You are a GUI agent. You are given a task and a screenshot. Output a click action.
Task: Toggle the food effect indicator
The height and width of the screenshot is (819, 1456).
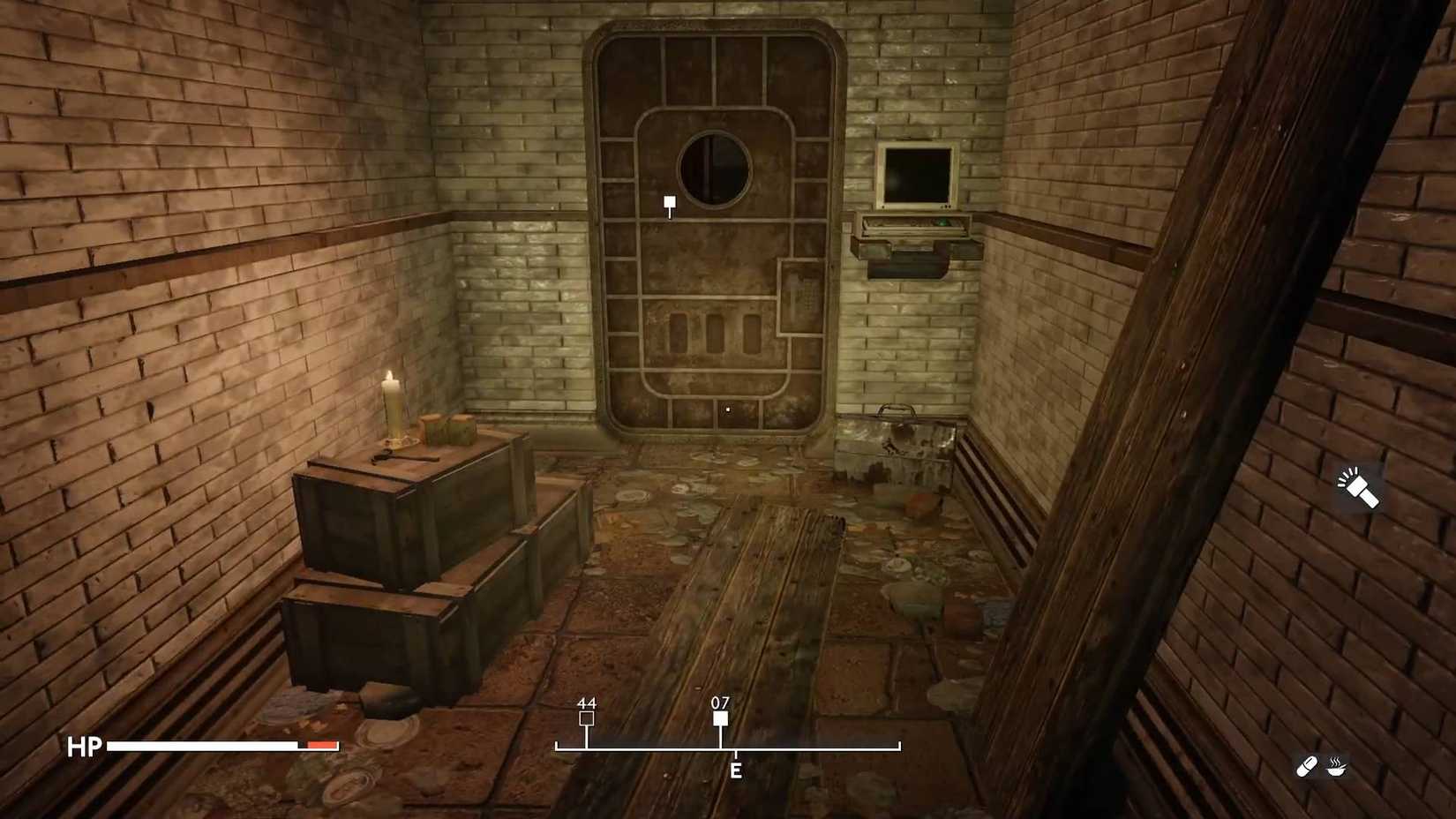pos(1335,766)
